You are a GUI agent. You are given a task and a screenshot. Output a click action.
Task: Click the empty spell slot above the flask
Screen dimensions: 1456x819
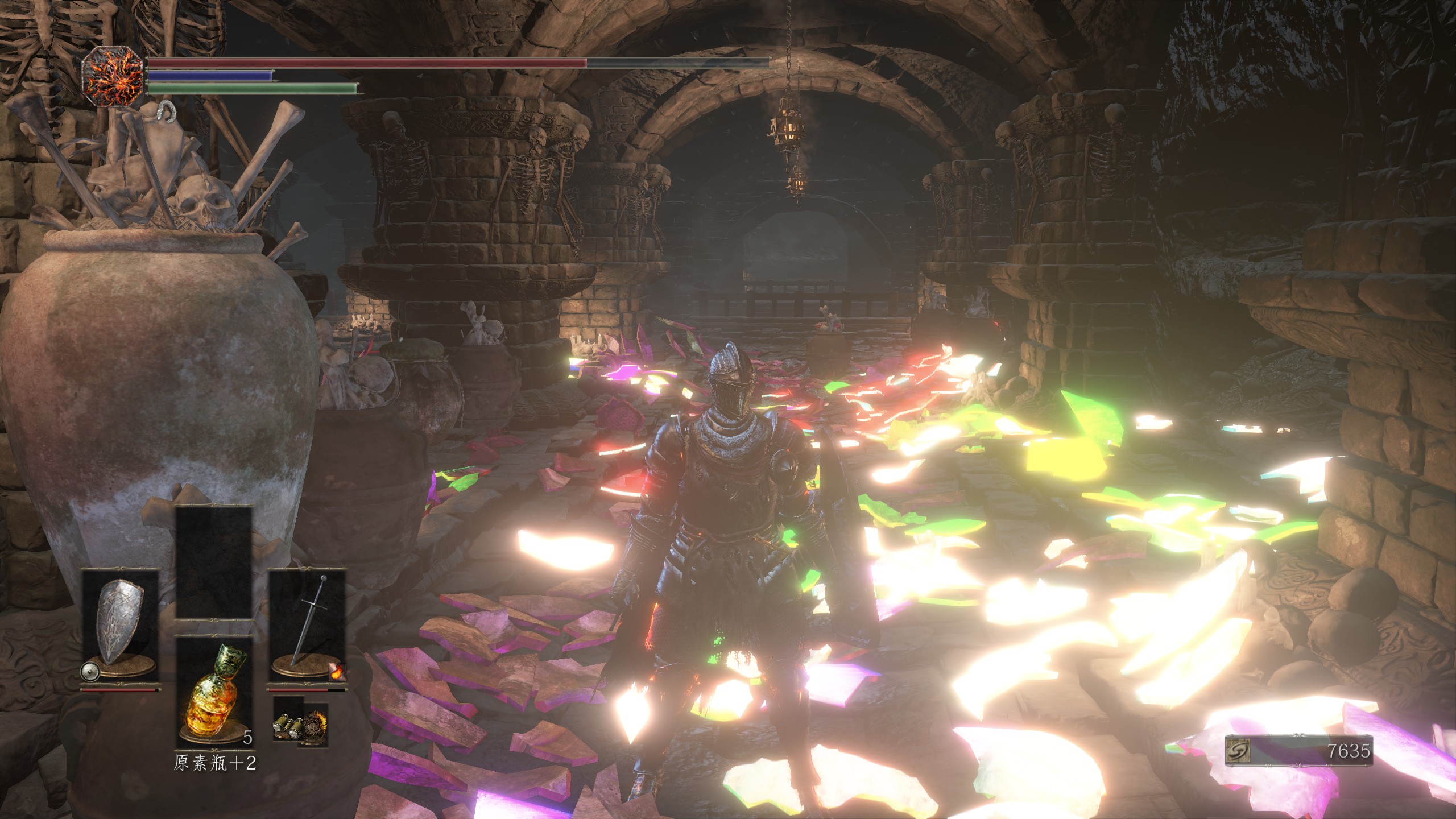[214, 562]
